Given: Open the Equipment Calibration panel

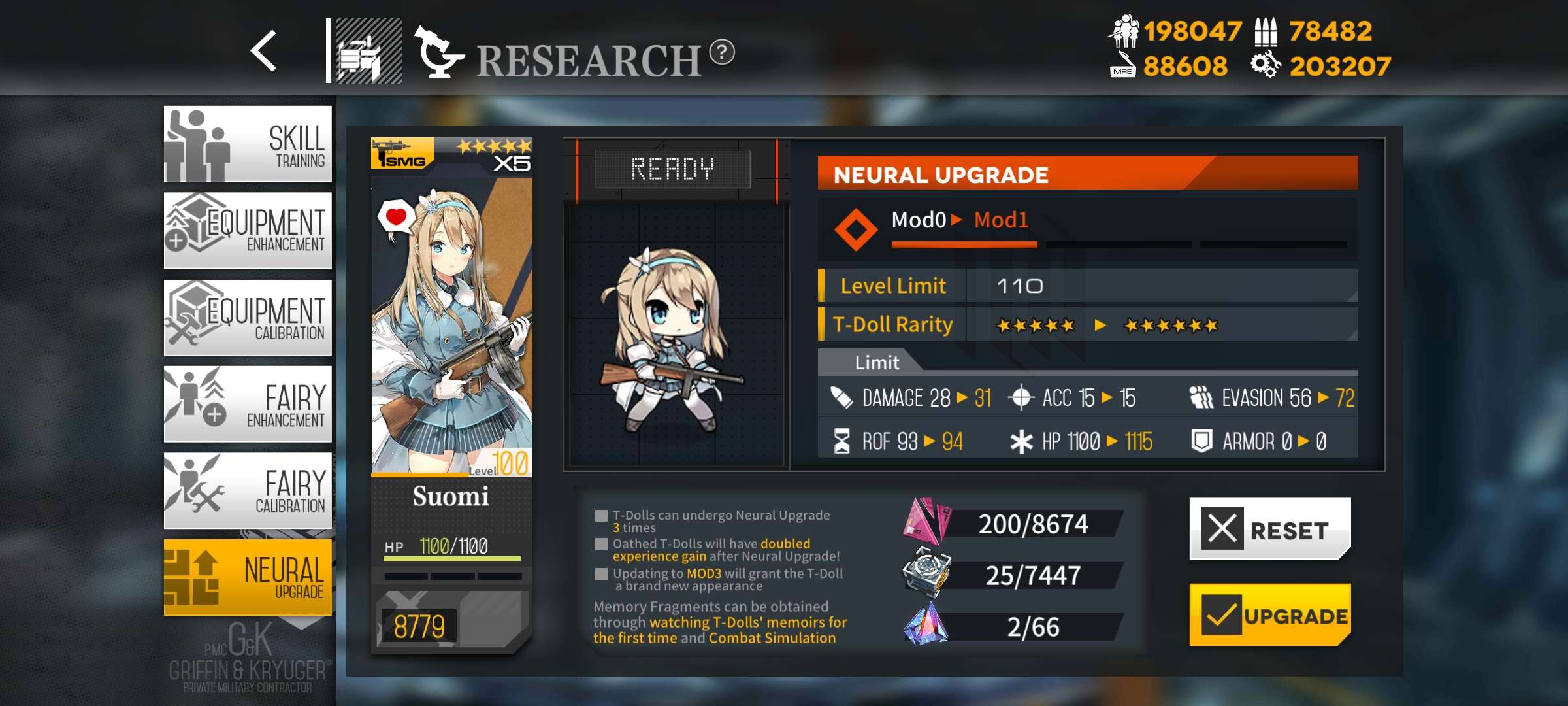Looking at the screenshot, I should tap(248, 317).
